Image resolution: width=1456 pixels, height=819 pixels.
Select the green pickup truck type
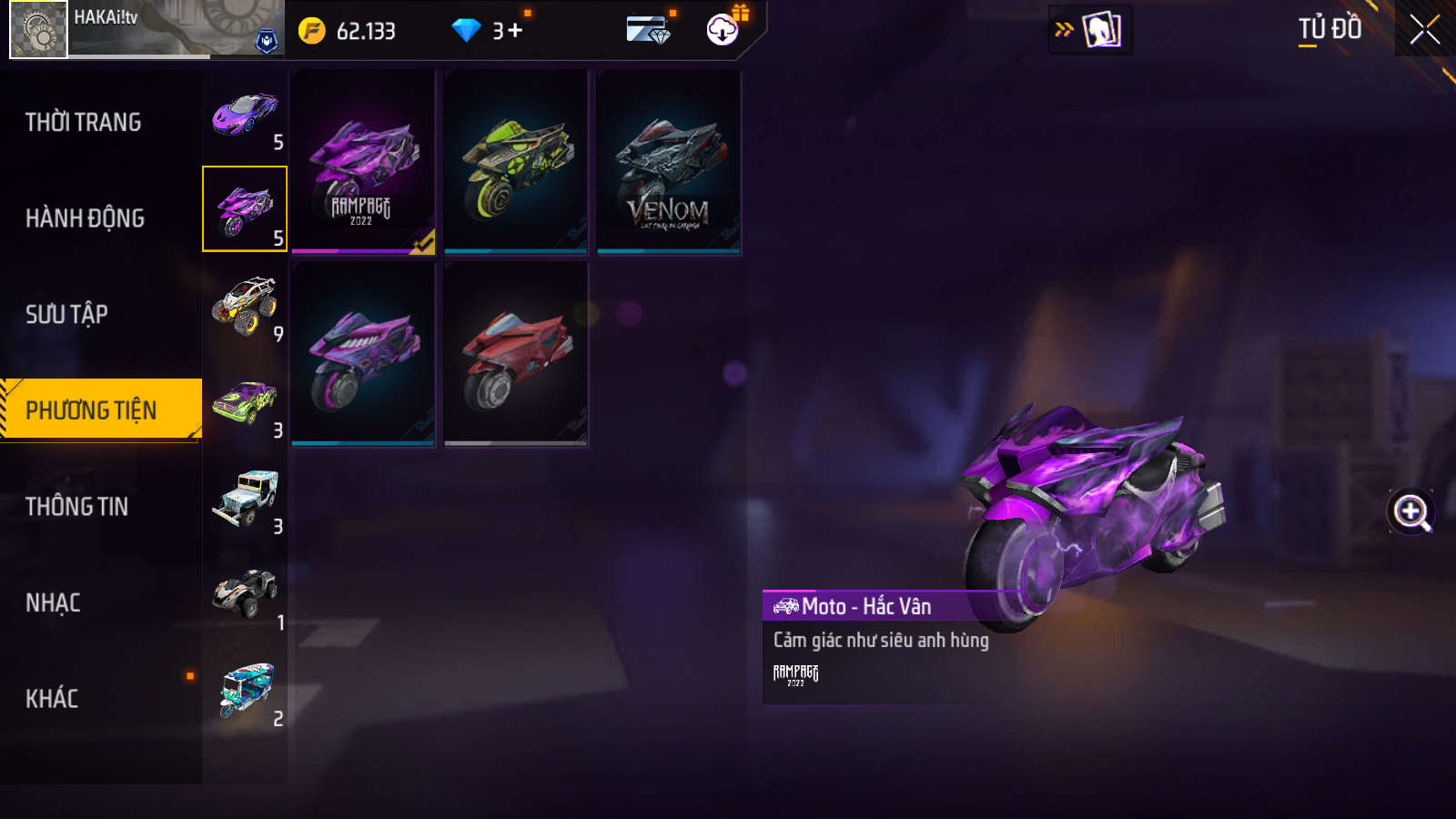(244, 402)
